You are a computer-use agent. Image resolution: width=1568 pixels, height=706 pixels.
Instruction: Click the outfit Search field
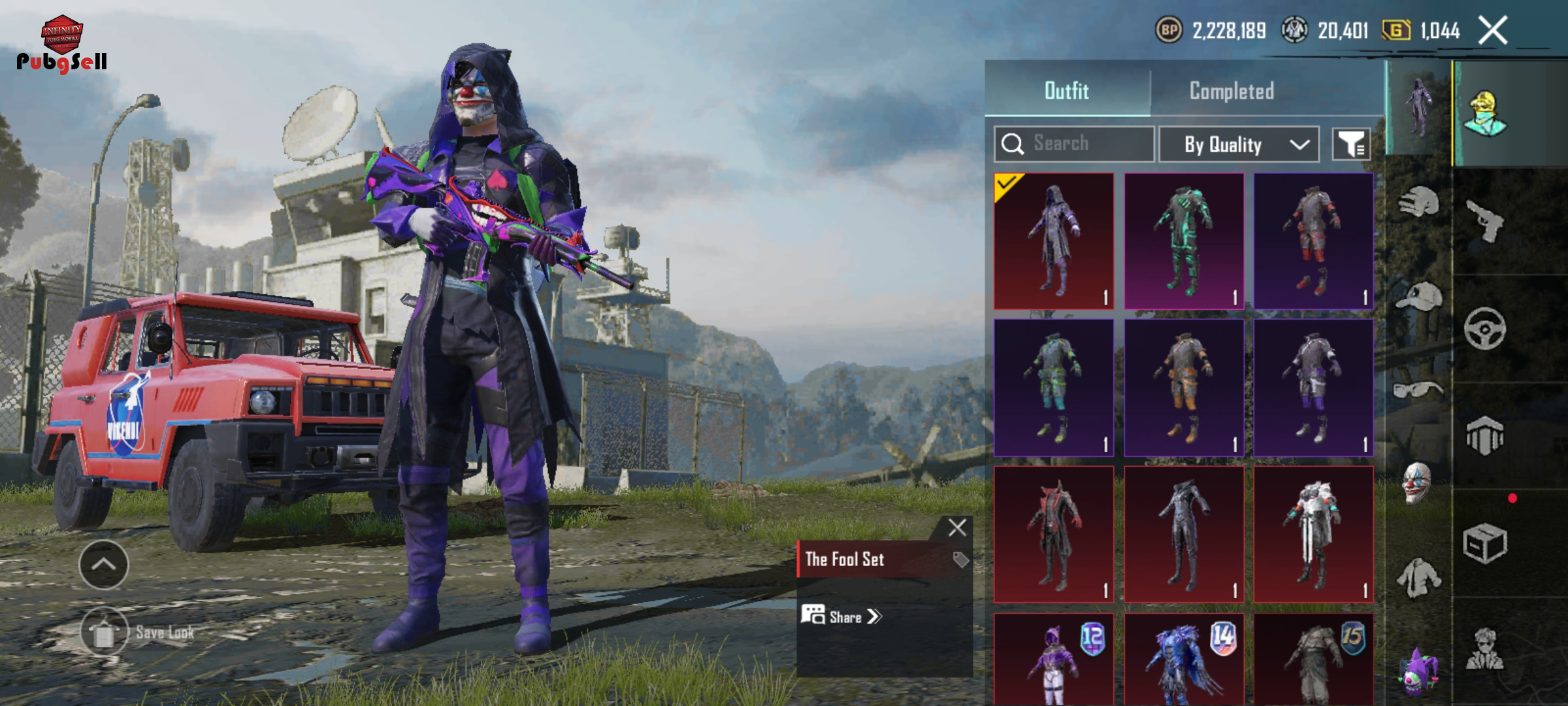pyautogui.click(x=1075, y=144)
